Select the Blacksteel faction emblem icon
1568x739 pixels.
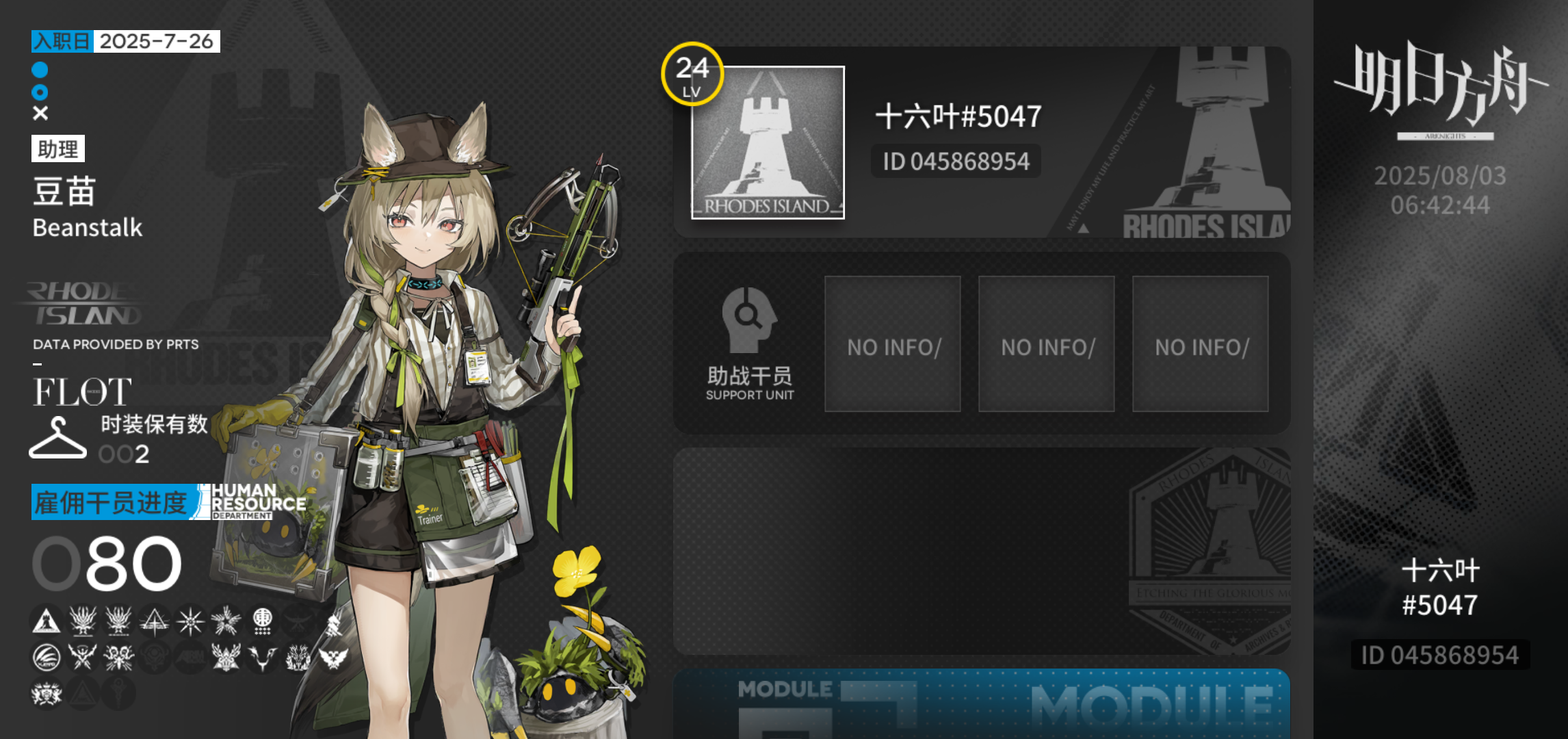83,657
